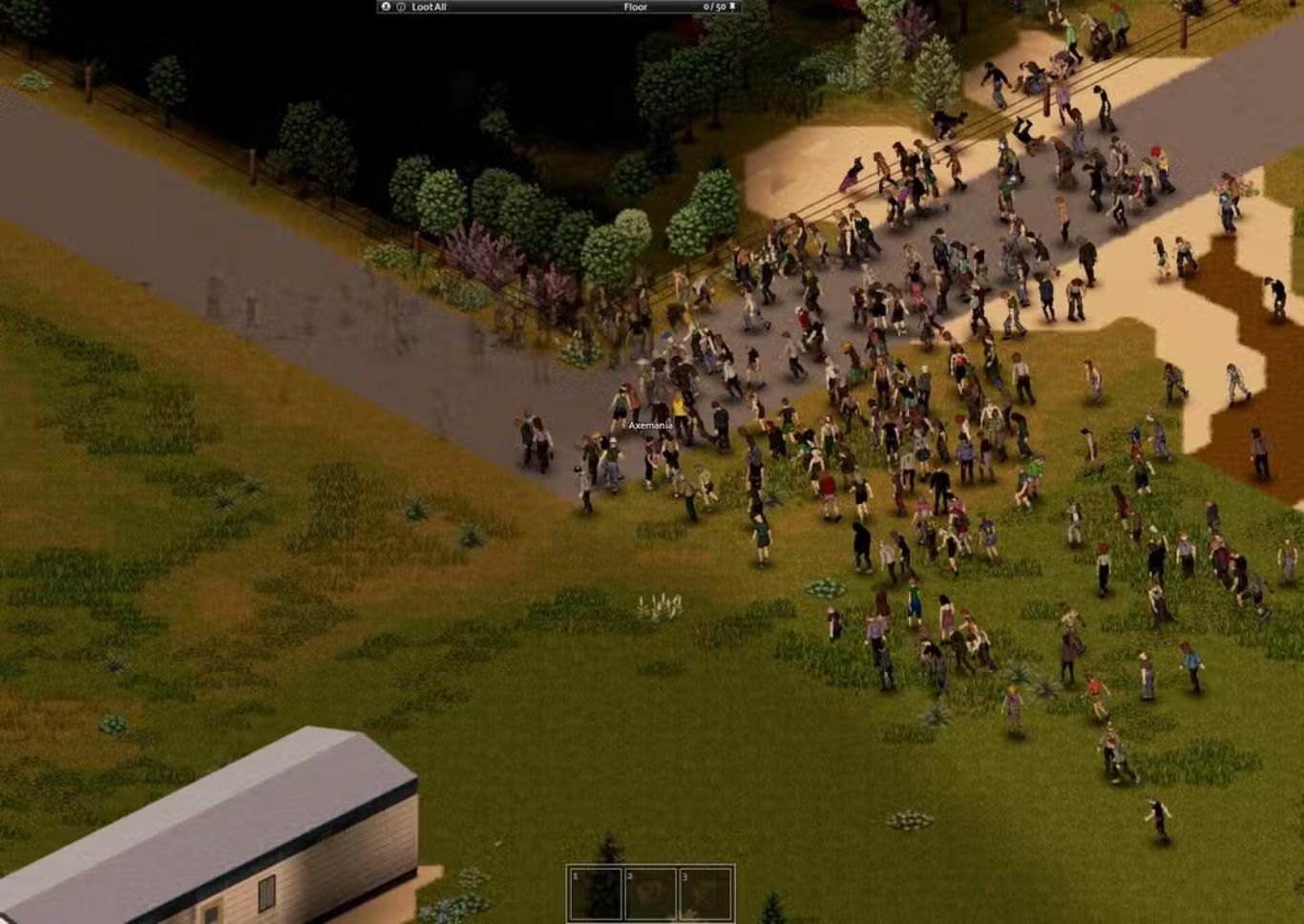Select hotbar slot 2

coord(650,893)
